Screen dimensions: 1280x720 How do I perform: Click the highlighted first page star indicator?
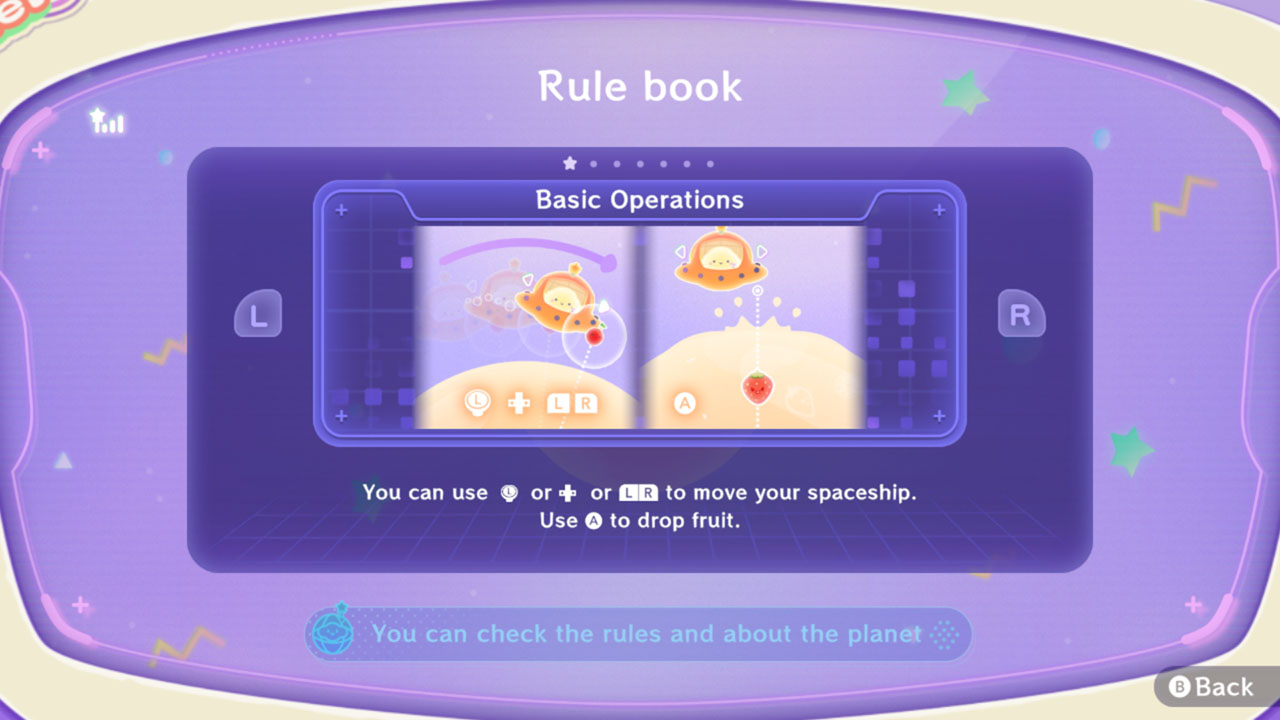570,161
